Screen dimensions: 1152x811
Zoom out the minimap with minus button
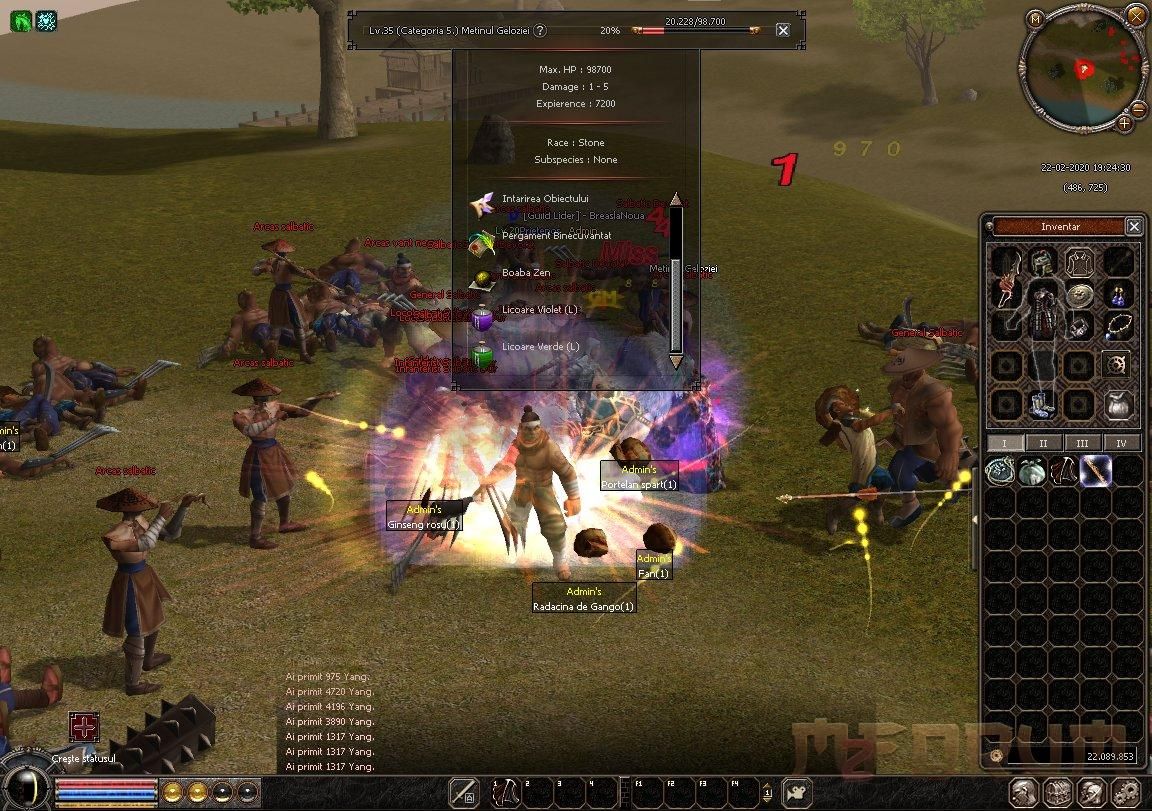pyautogui.click(x=1138, y=108)
